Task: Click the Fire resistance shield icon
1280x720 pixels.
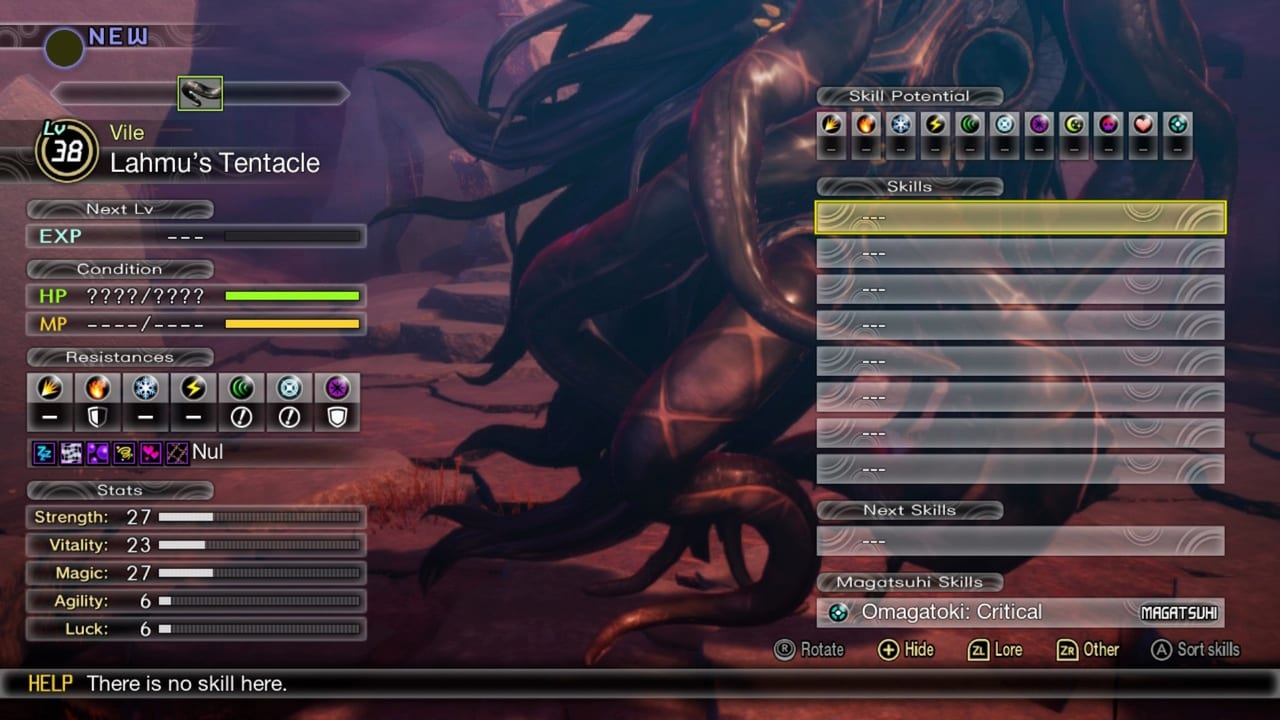Action: click(x=97, y=416)
